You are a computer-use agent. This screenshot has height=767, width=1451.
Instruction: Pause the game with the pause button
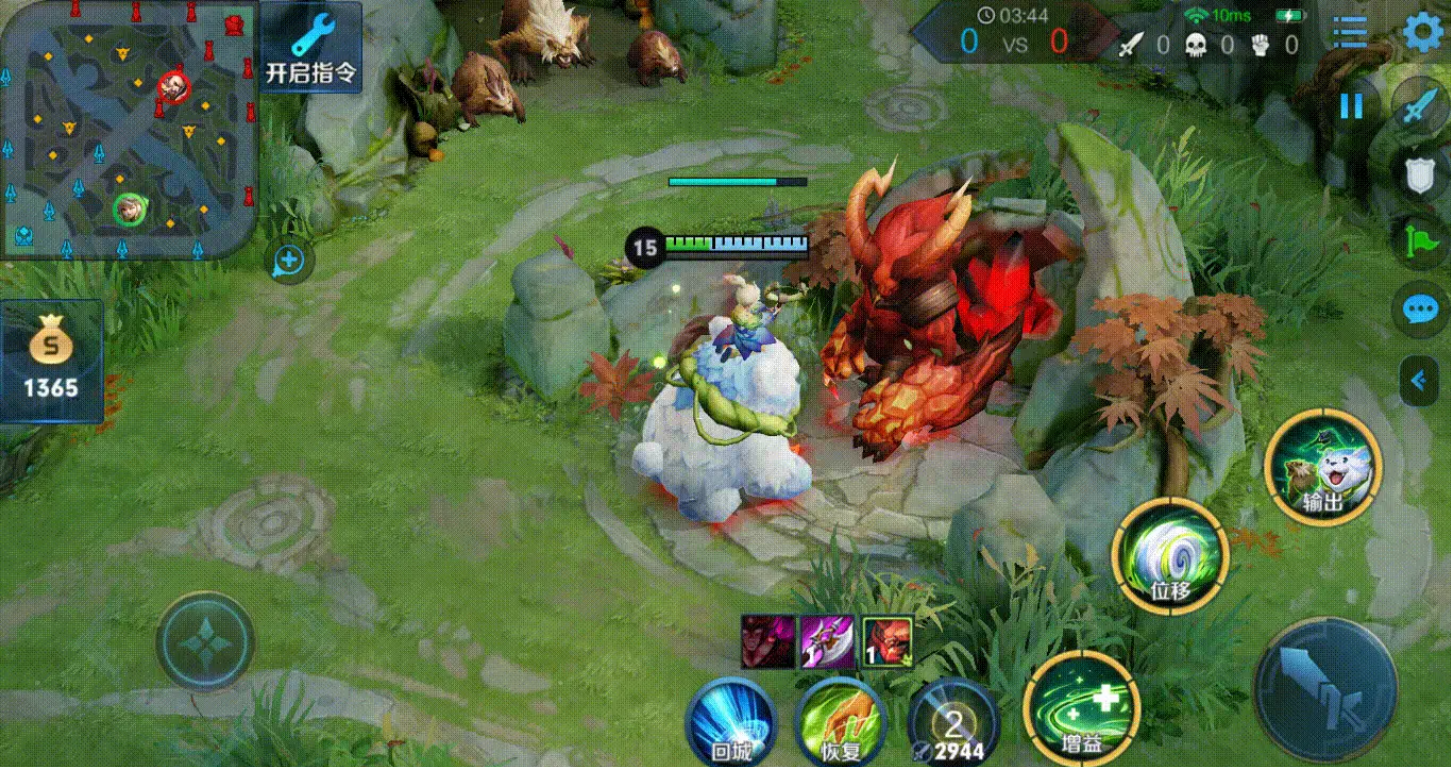coord(1351,106)
